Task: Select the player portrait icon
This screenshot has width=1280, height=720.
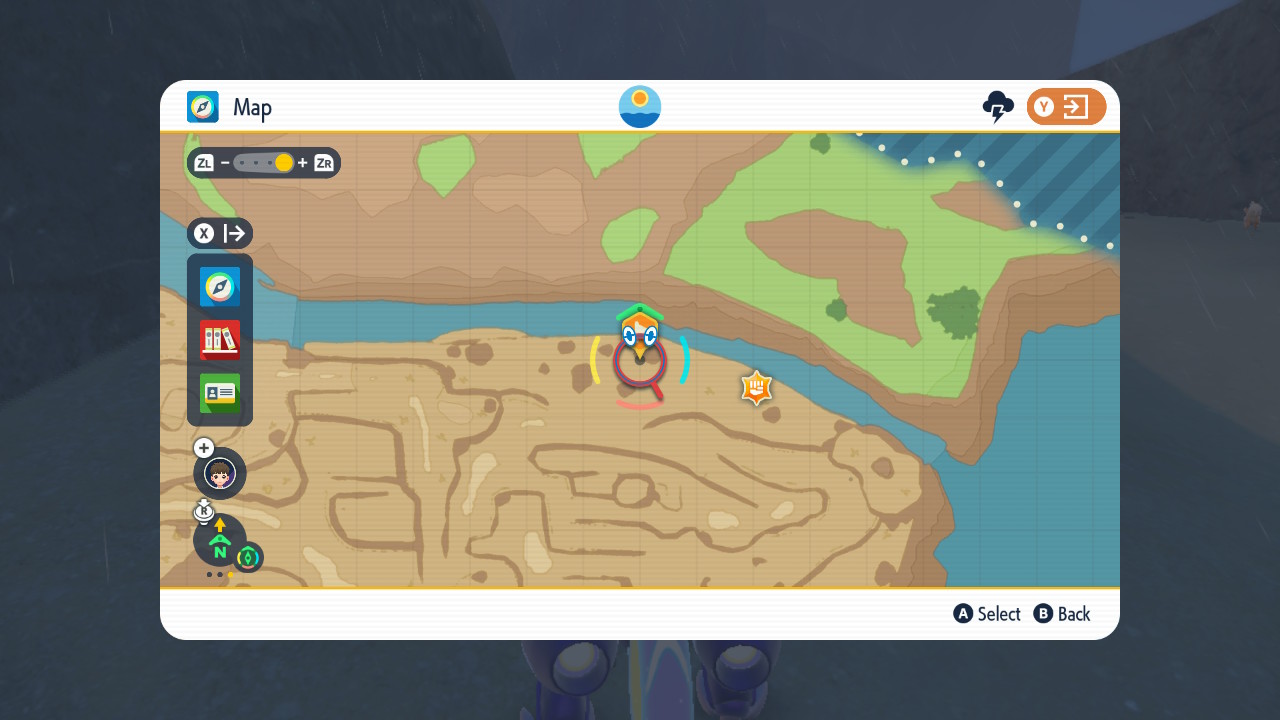Action: point(220,473)
